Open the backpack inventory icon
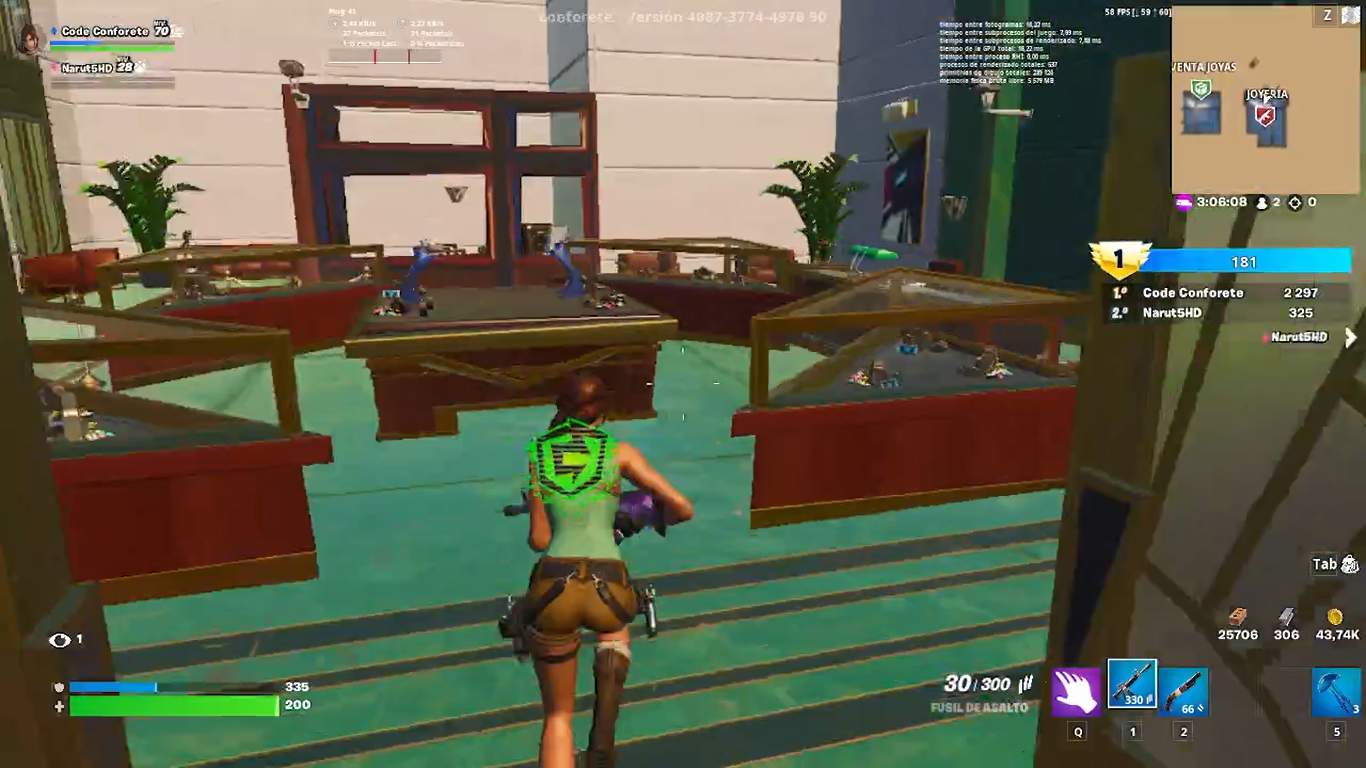Viewport: 1366px width, 768px height. [1349, 564]
